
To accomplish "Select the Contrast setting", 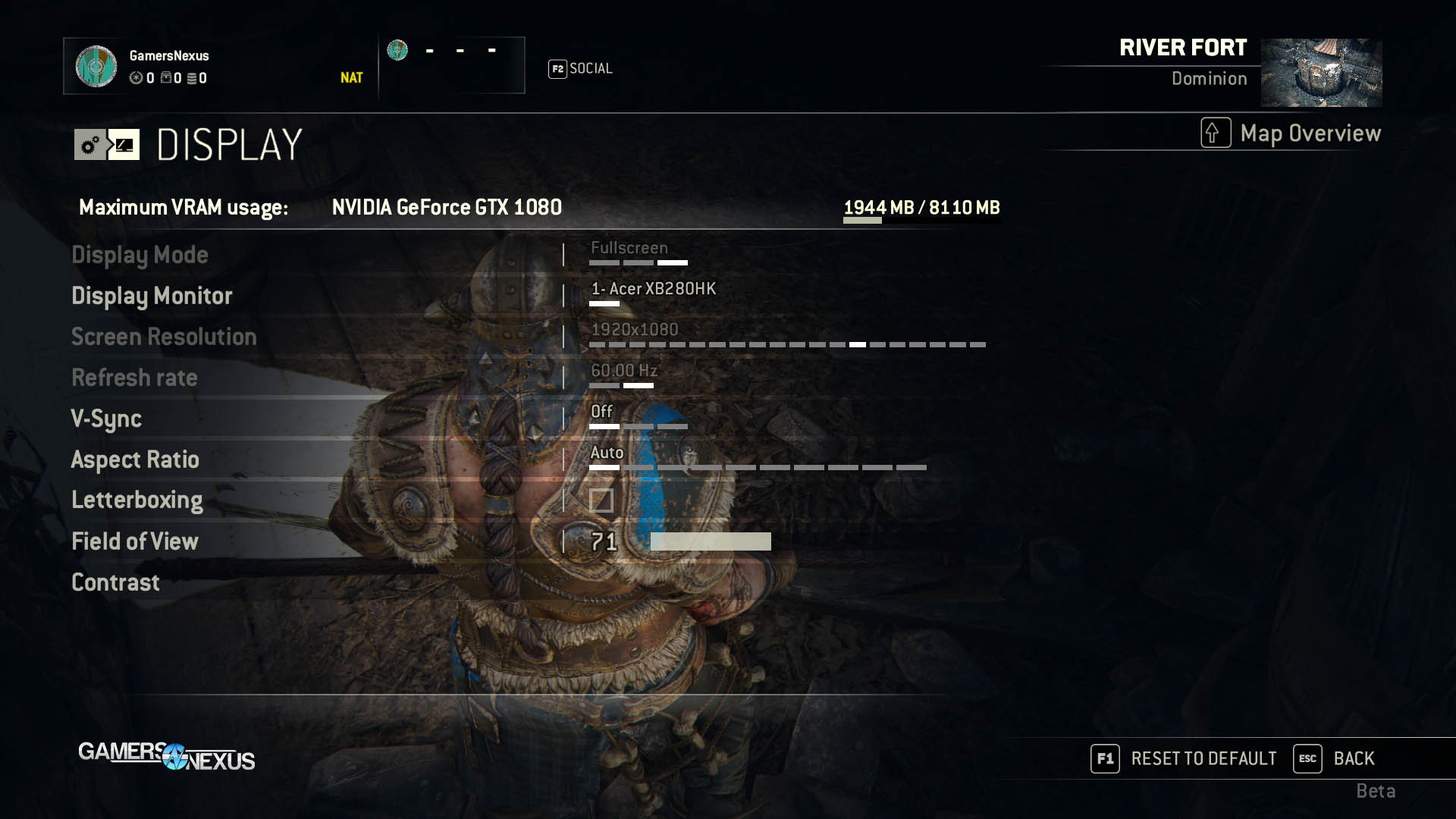I will [x=115, y=582].
